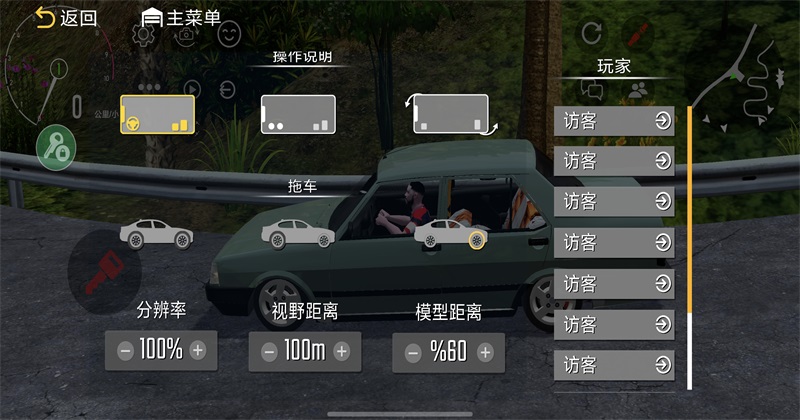Image resolution: width=800 pixels, height=420 pixels.
Task: Open the 主菜单 main menu
Action: pyautogui.click(x=182, y=17)
